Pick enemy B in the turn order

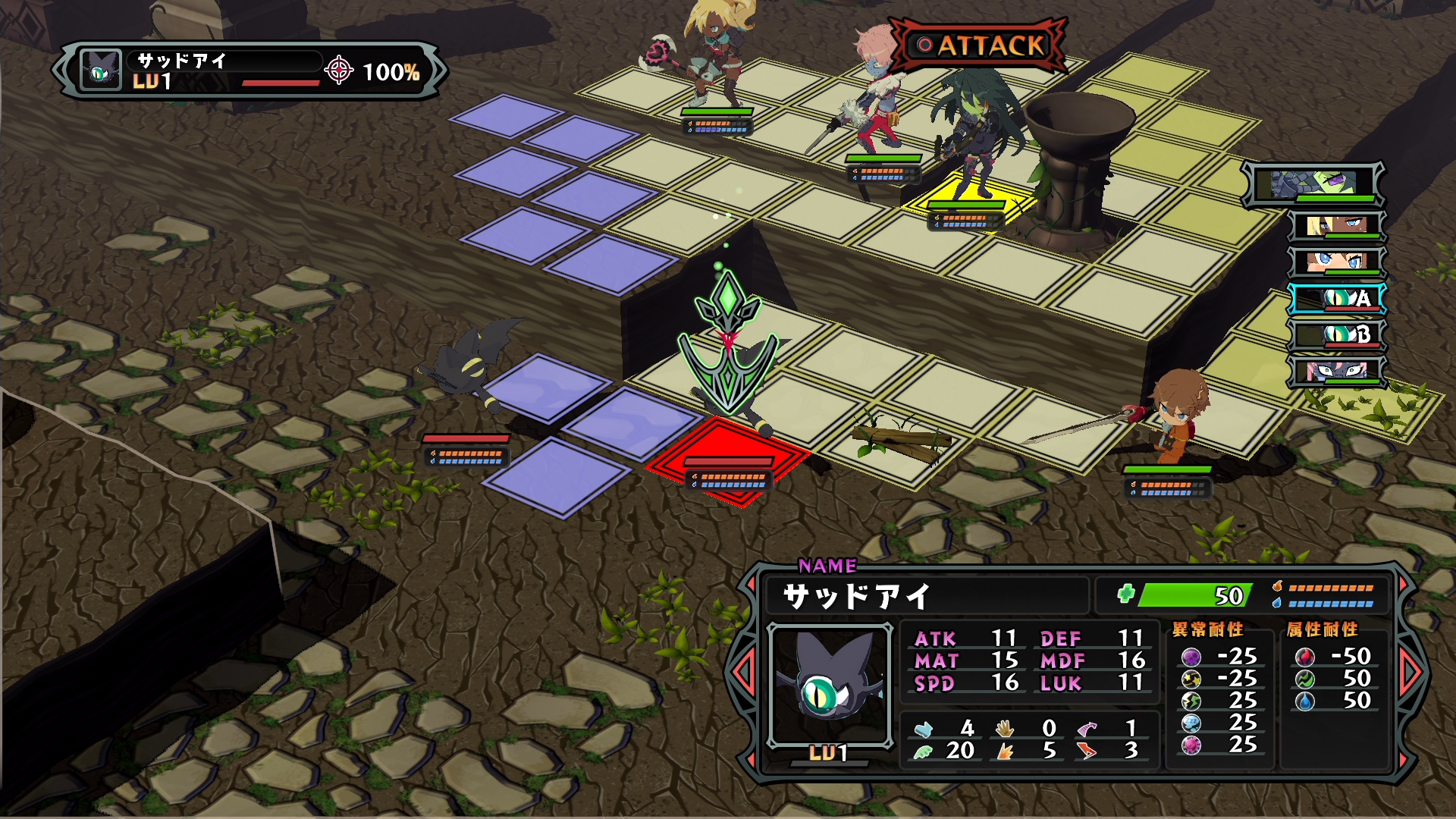coord(1338,334)
